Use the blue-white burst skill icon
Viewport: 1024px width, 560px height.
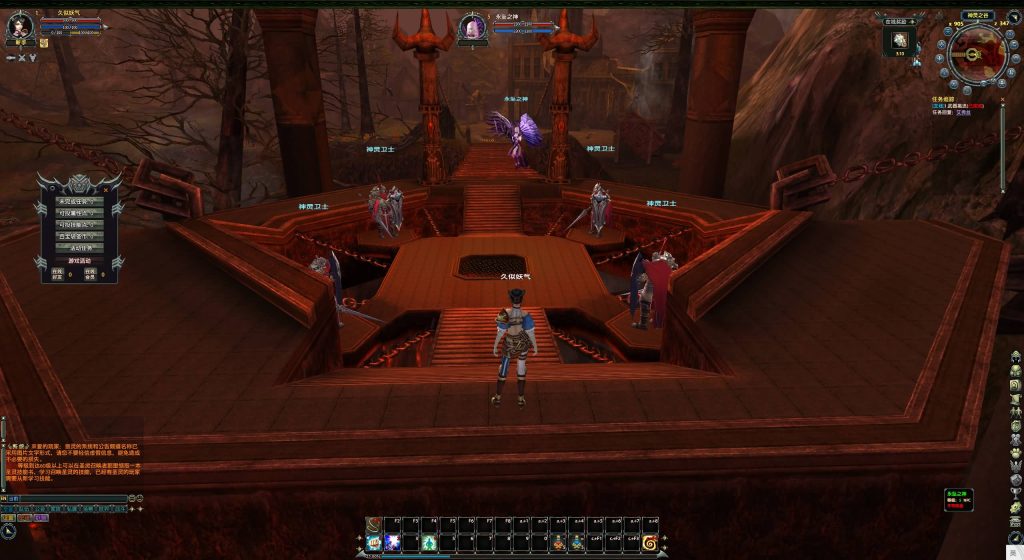pyautogui.click(x=392, y=542)
